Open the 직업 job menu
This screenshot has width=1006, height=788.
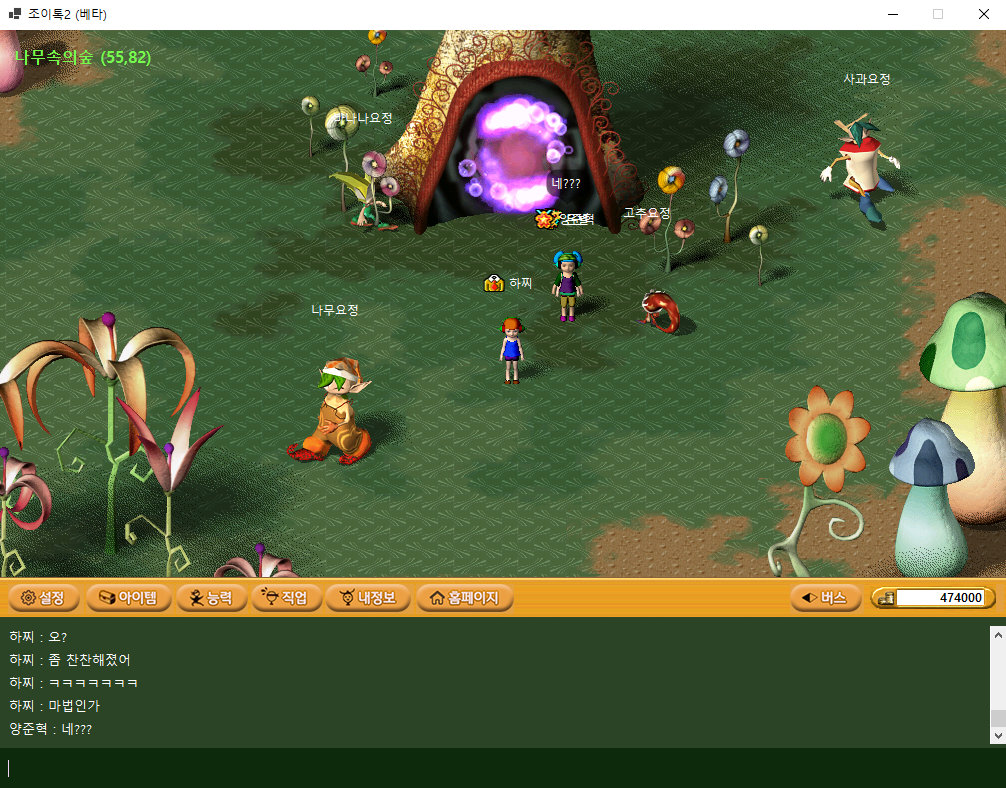point(287,598)
